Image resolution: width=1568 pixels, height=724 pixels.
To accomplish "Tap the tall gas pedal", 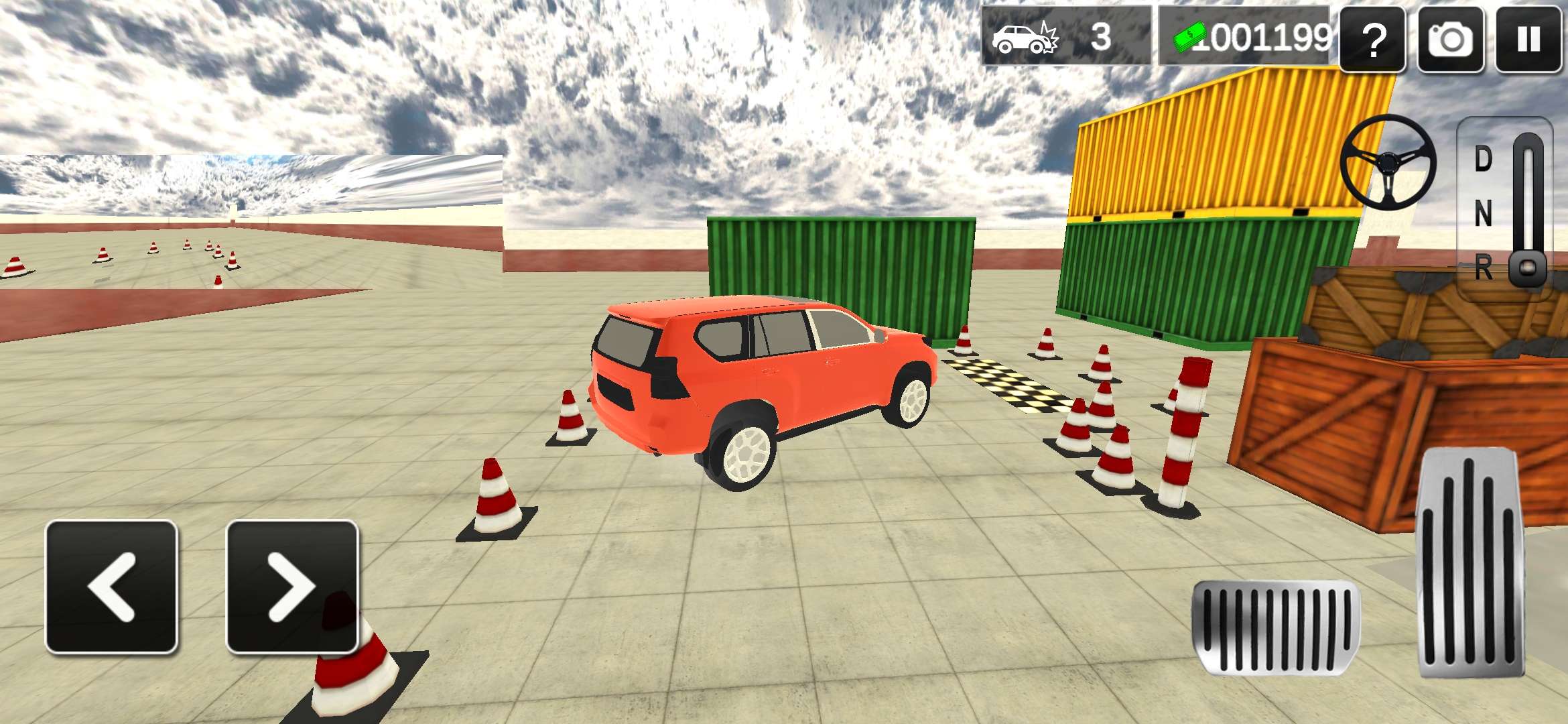I will pos(1472,563).
